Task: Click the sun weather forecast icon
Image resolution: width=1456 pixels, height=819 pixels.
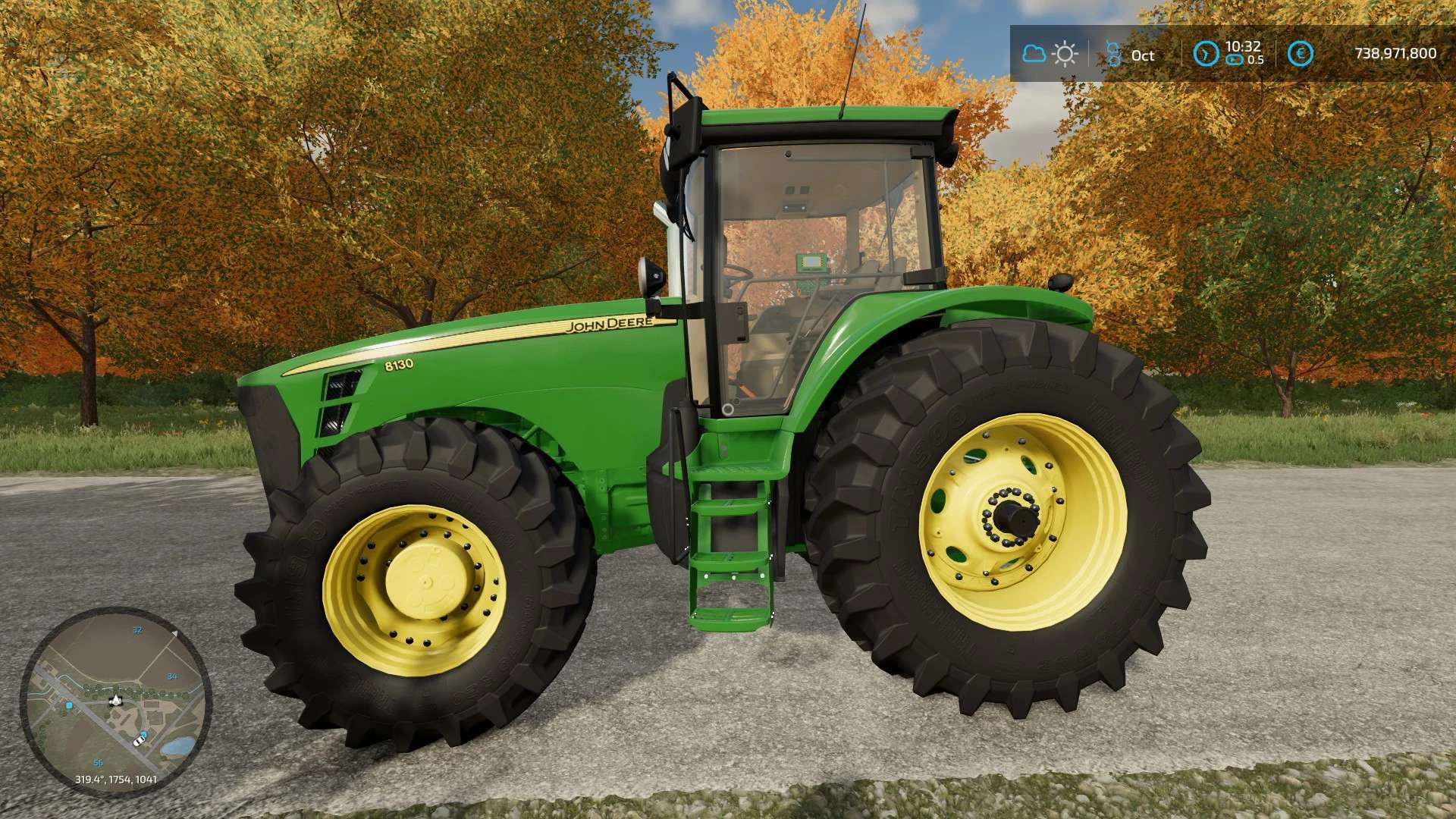Action: [x=1065, y=54]
